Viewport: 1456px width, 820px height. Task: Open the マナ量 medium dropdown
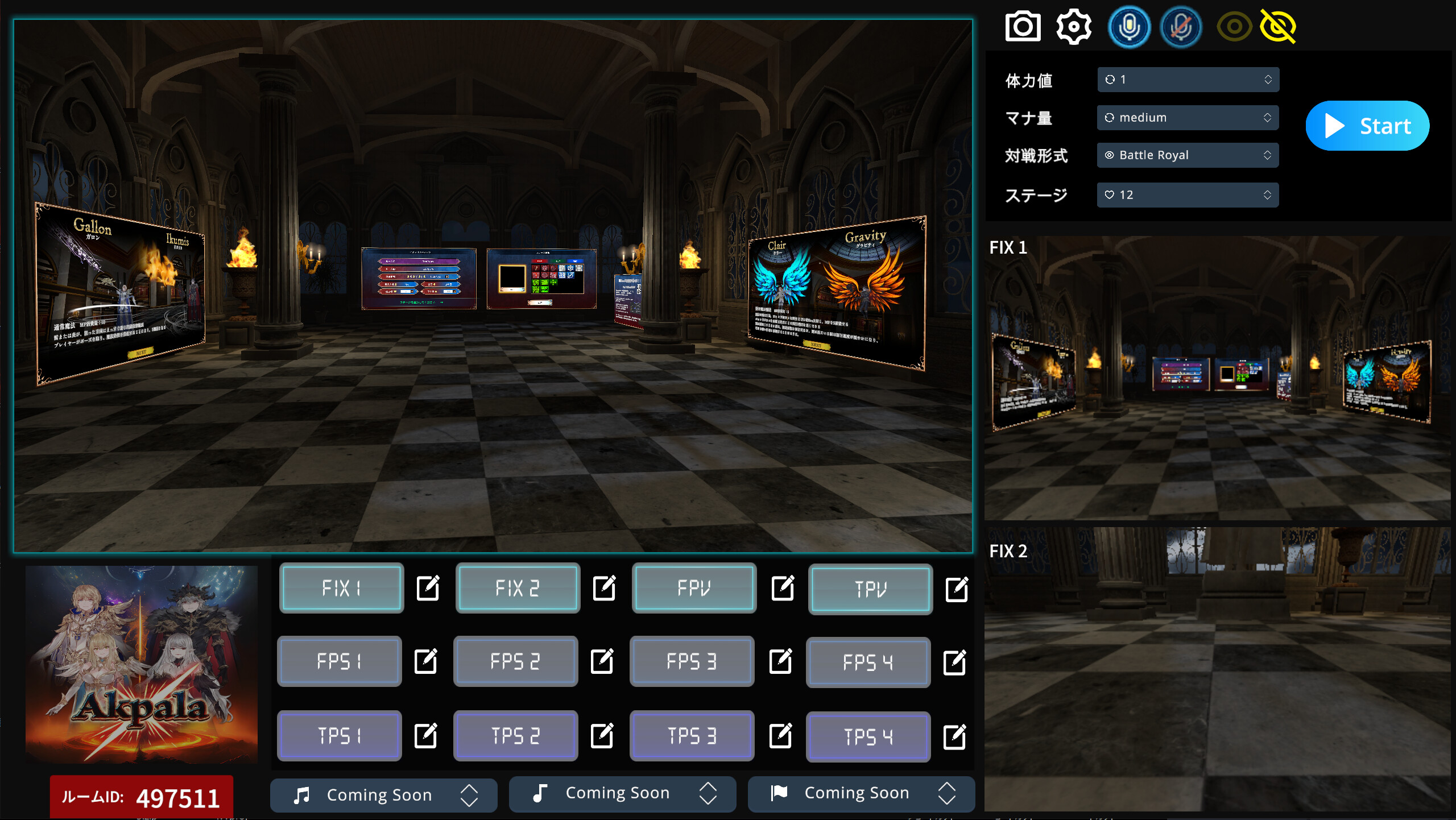[1188, 117]
